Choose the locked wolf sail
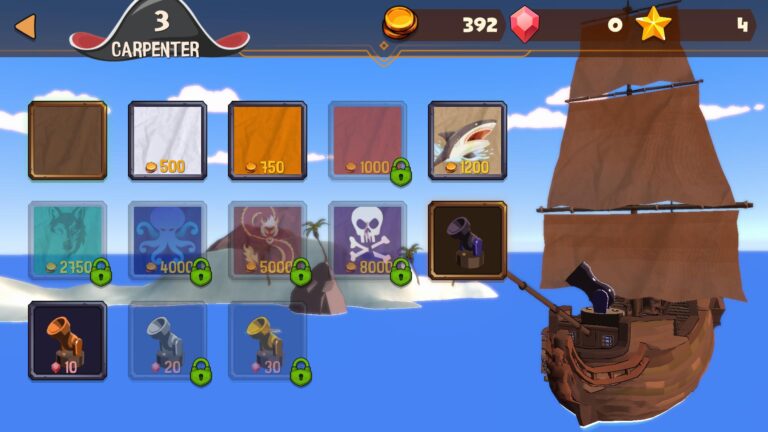Image resolution: width=768 pixels, height=432 pixels. pos(67,240)
